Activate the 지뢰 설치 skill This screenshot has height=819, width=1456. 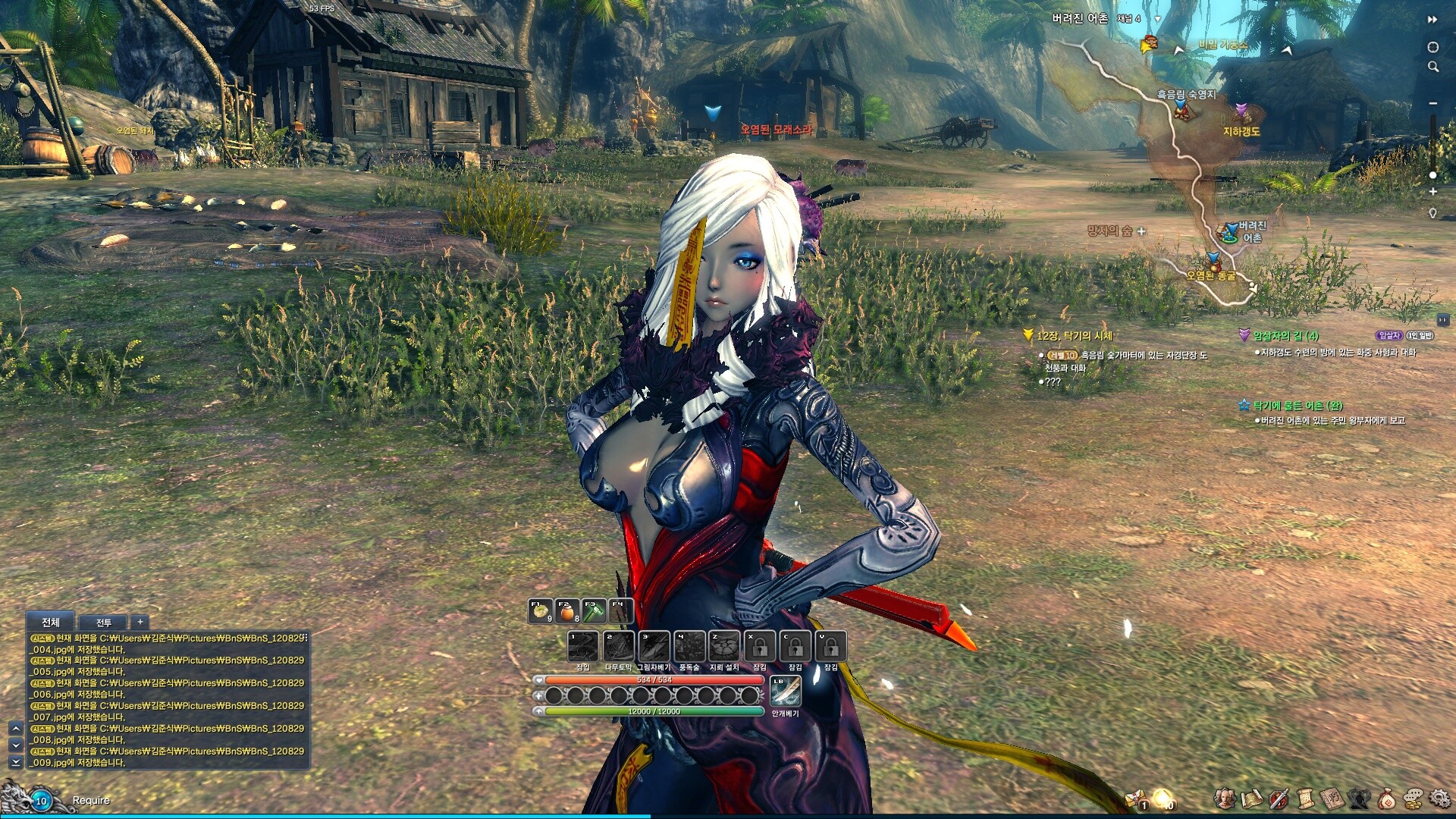724,647
